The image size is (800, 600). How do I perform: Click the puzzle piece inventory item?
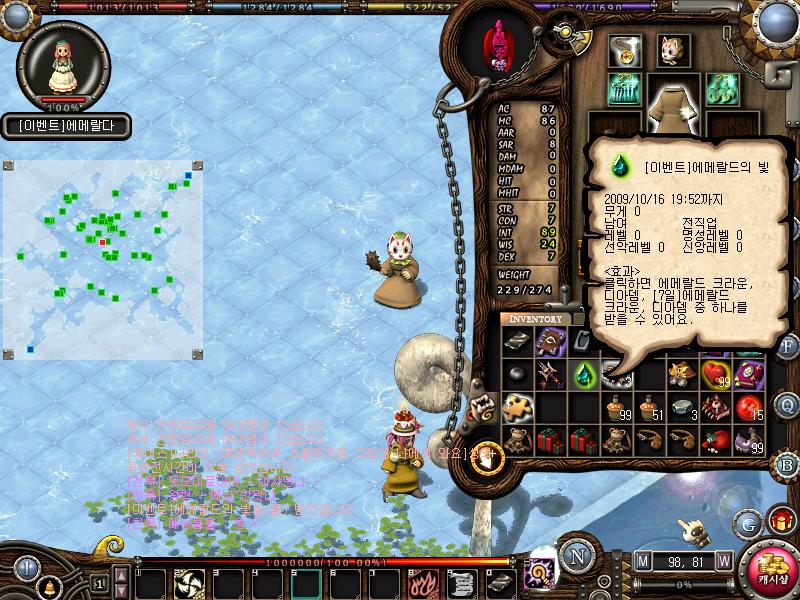pyautogui.click(x=518, y=407)
